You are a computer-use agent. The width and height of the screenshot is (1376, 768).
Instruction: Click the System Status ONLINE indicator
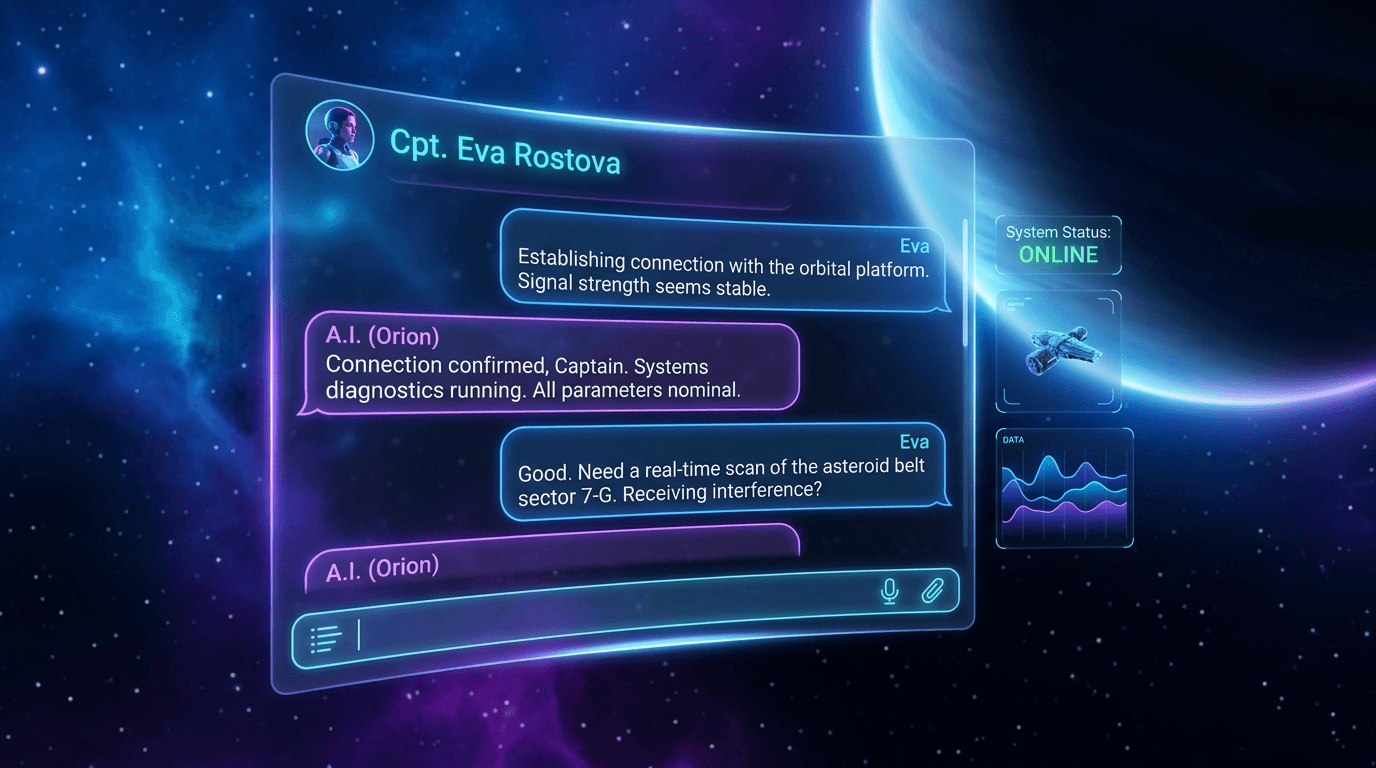(1058, 245)
